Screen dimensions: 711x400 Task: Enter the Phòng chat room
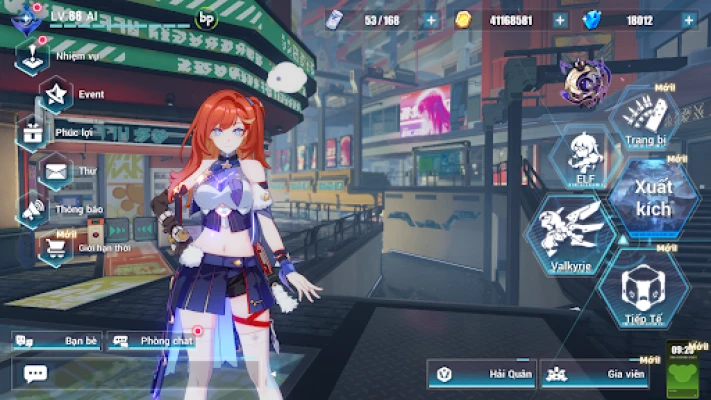click(150, 341)
